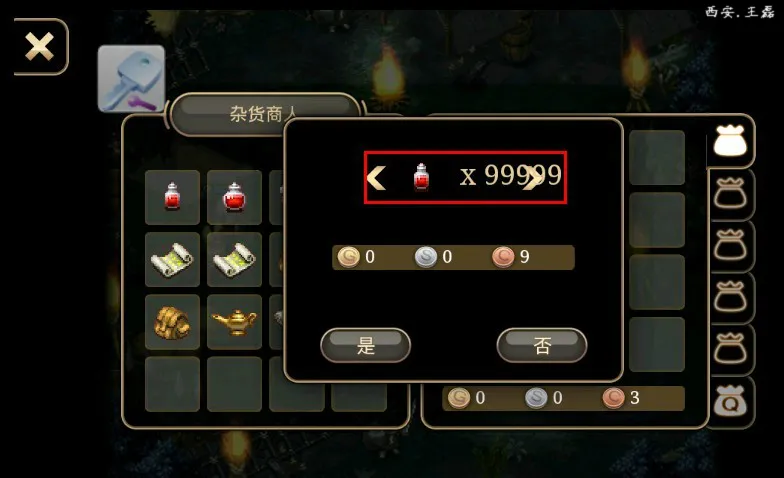Pick the golden magic lamp item
The width and height of the screenshot is (784, 478).
(x=234, y=322)
